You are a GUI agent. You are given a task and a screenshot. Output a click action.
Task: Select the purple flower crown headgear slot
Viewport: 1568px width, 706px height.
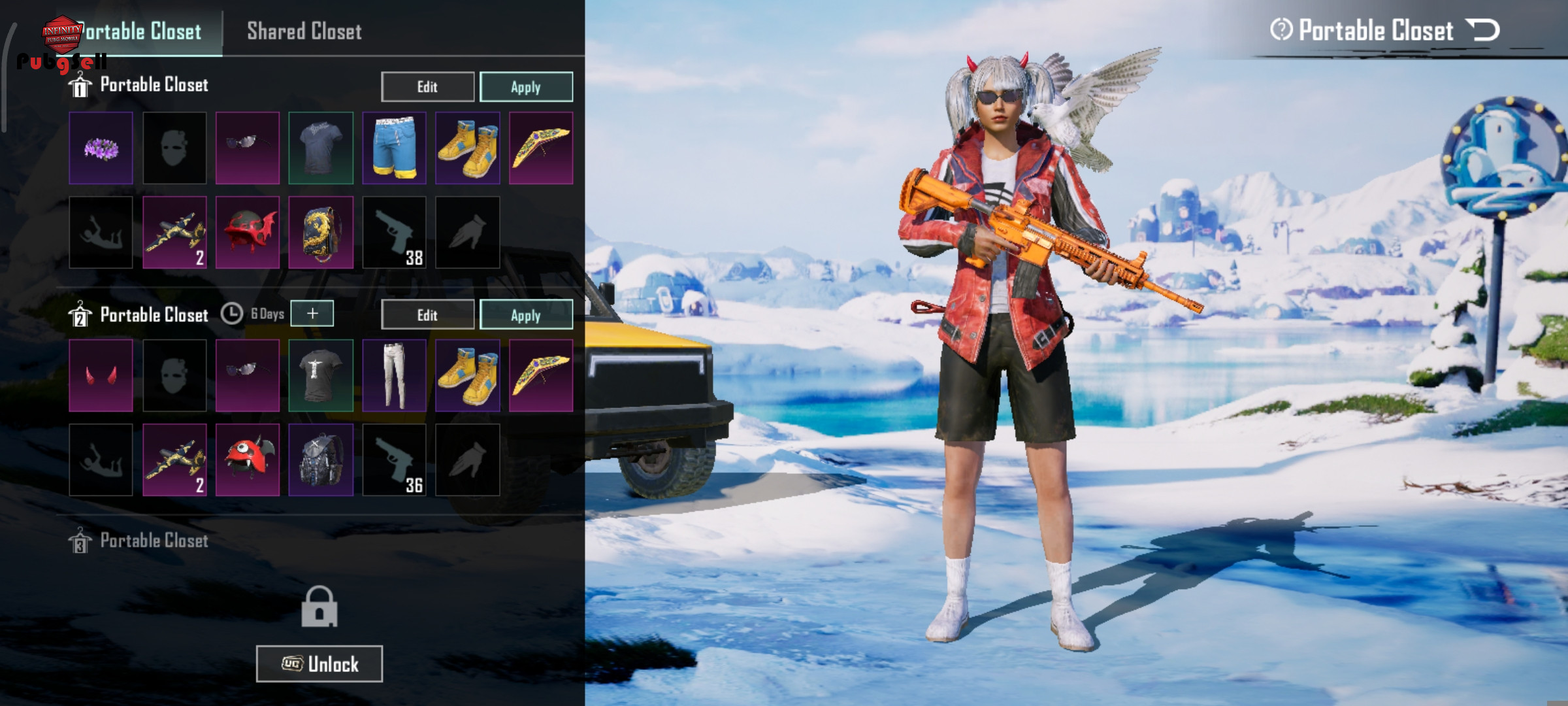101,148
